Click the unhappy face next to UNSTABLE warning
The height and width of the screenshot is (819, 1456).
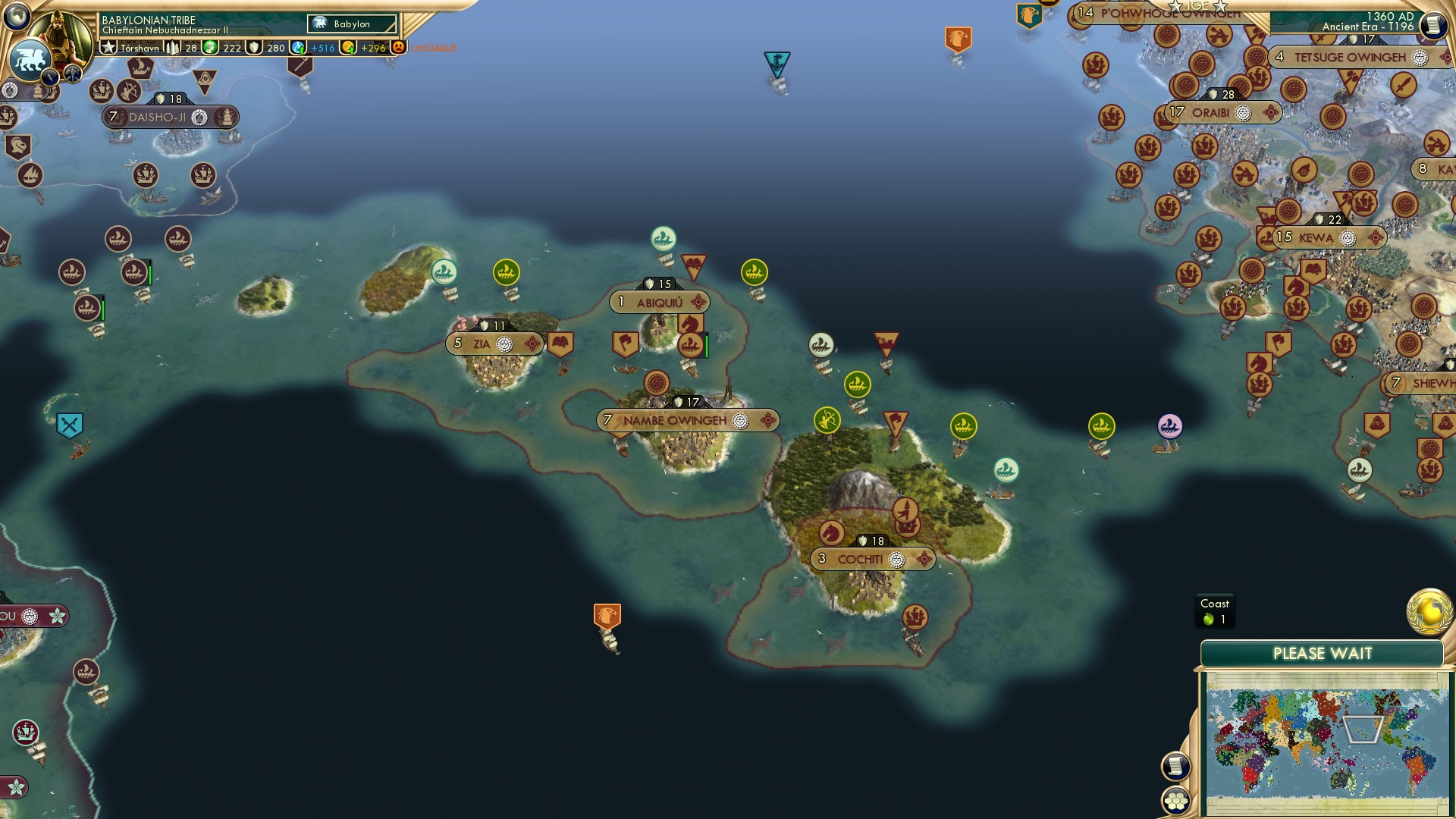[397, 46]
